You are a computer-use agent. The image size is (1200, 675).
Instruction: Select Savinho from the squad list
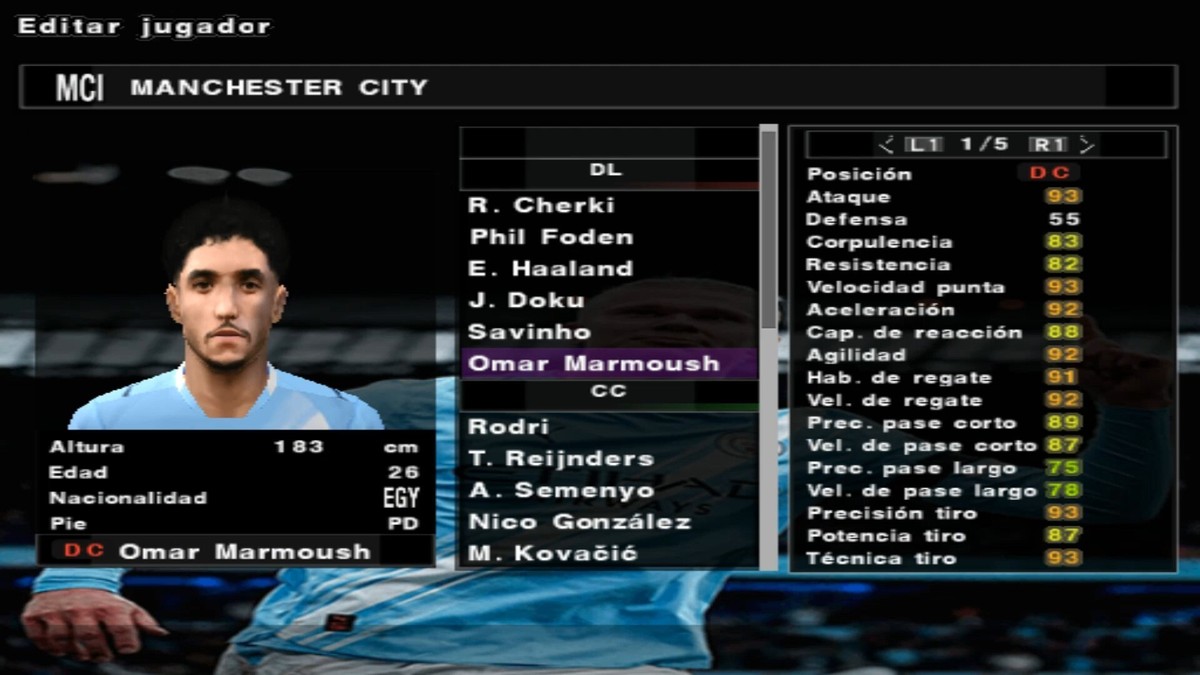pyautogui.click(x=529, y=332)
